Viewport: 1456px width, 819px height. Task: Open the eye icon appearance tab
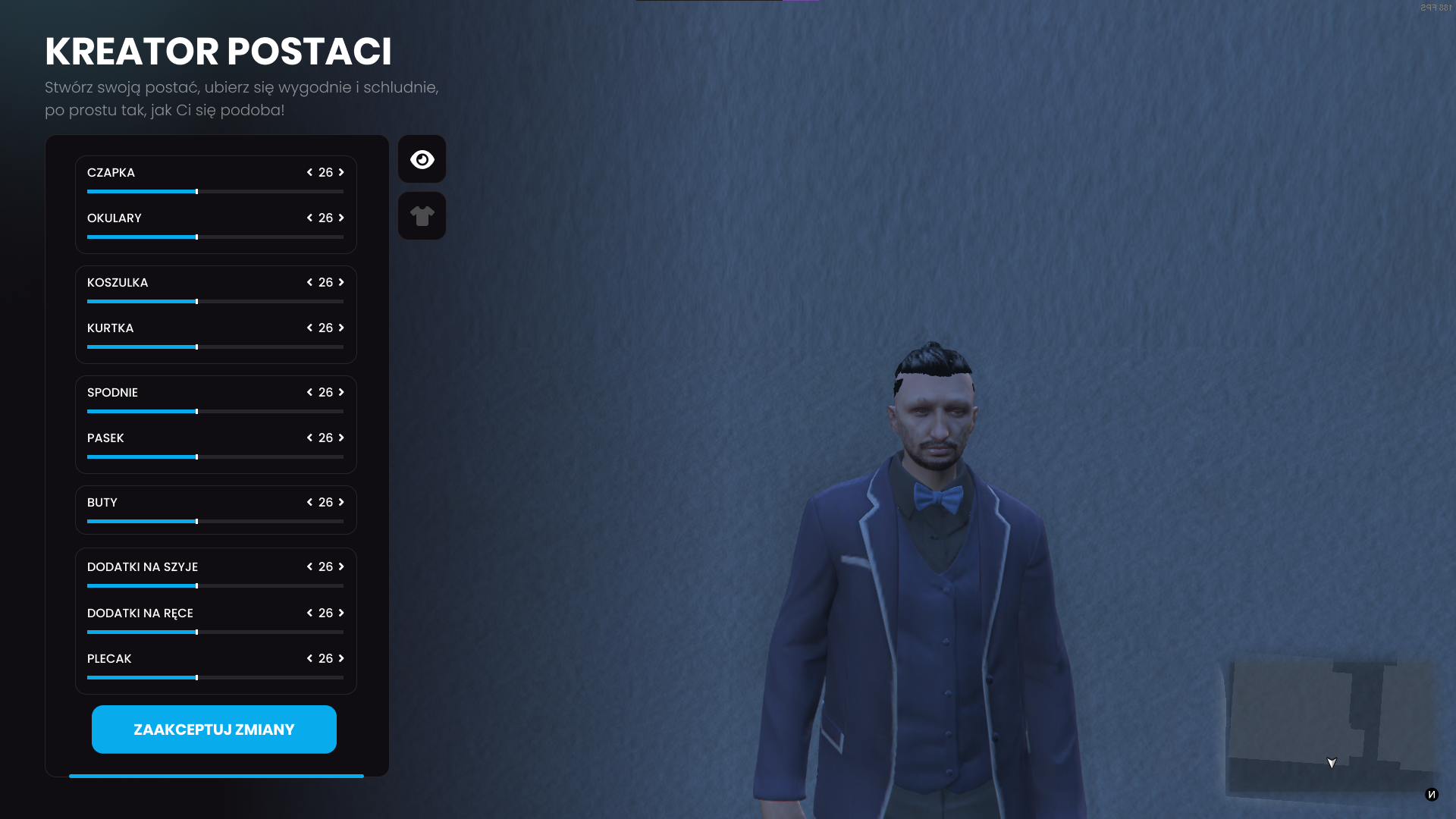(x=422, y=159)
